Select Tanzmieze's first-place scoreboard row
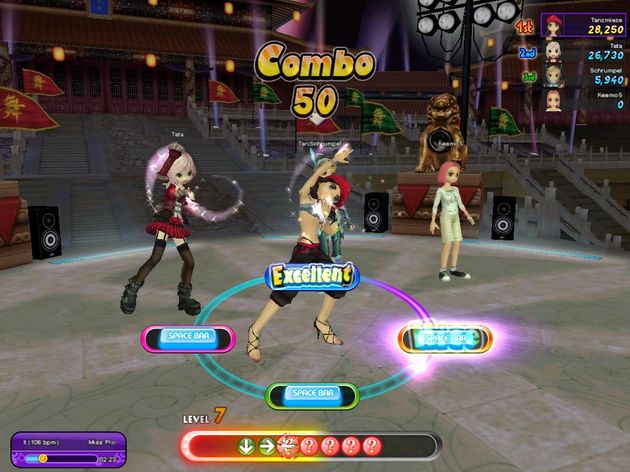 click(584, 24)
